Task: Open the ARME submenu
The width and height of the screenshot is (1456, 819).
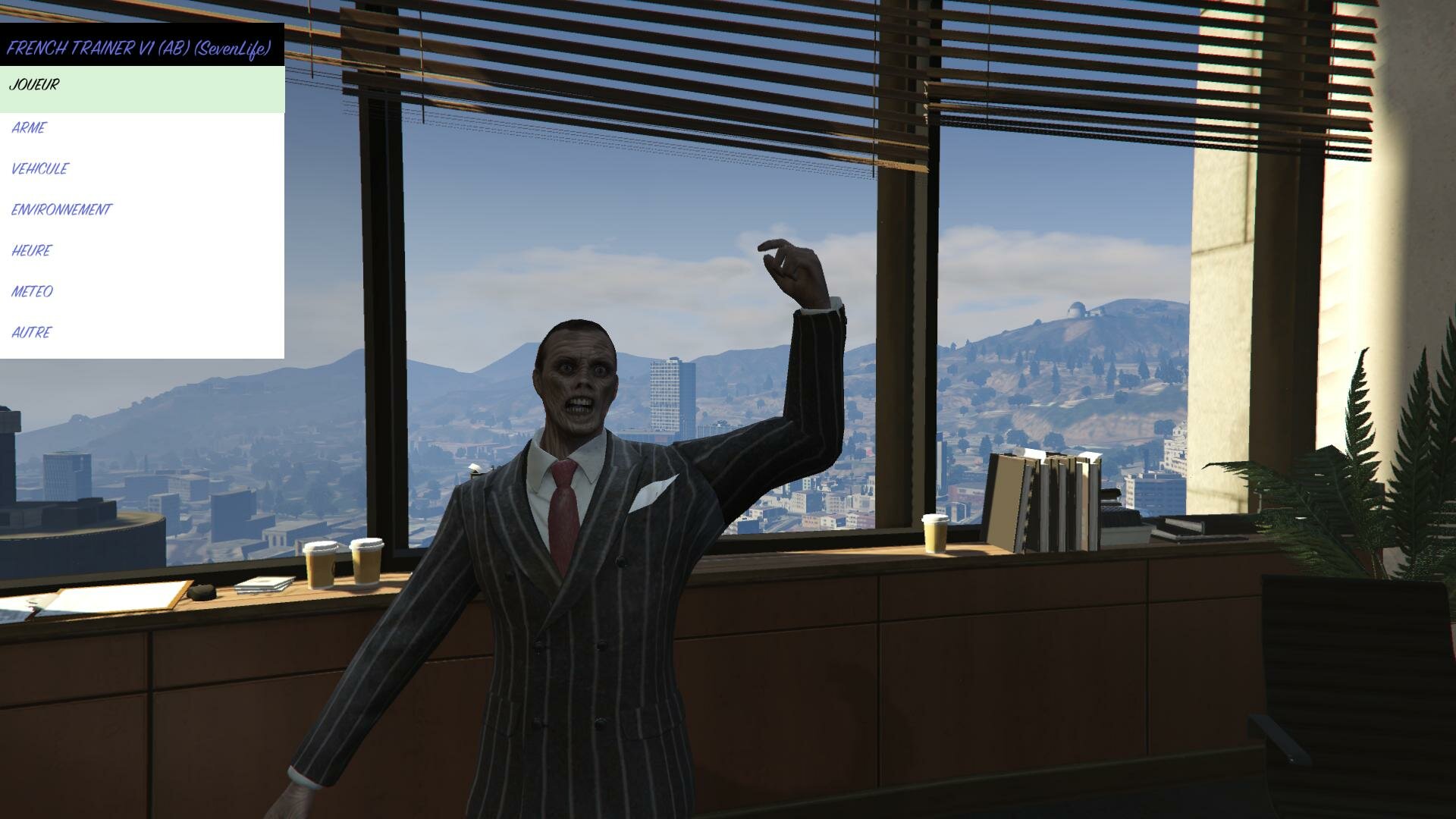Action: click(x=30, y=128)
